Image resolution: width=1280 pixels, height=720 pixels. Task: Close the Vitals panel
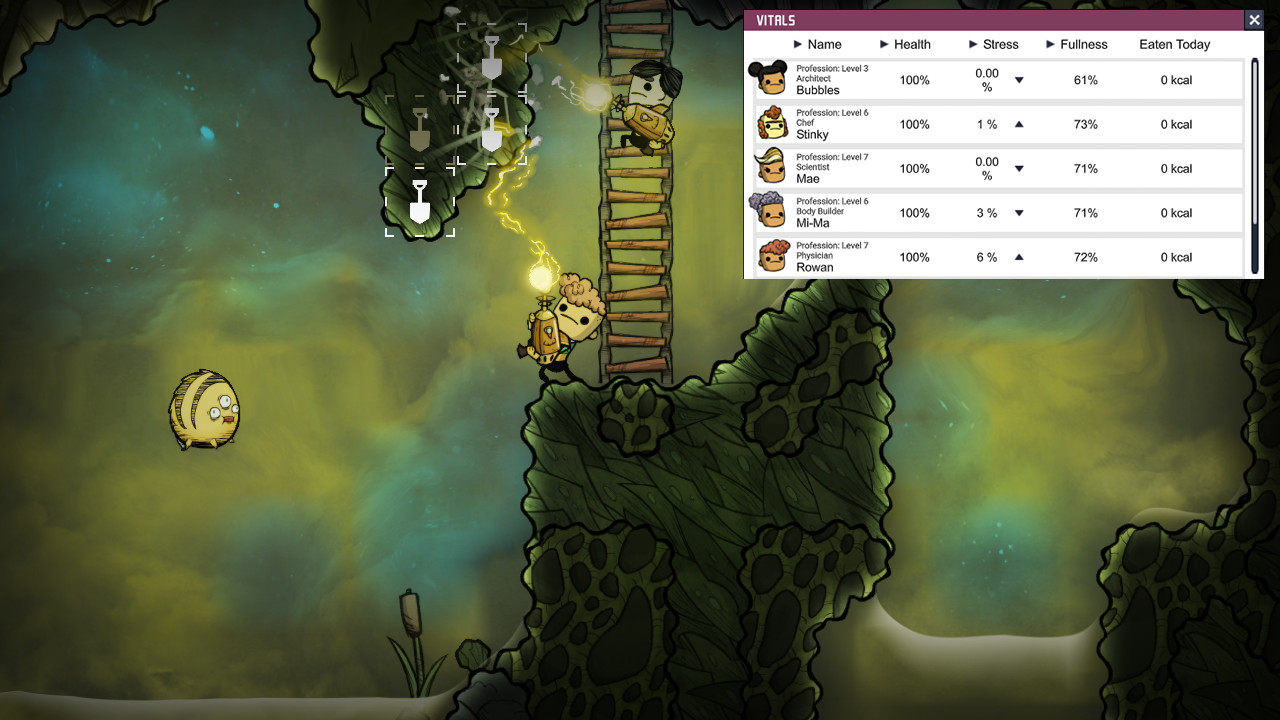coord(1254,20)
